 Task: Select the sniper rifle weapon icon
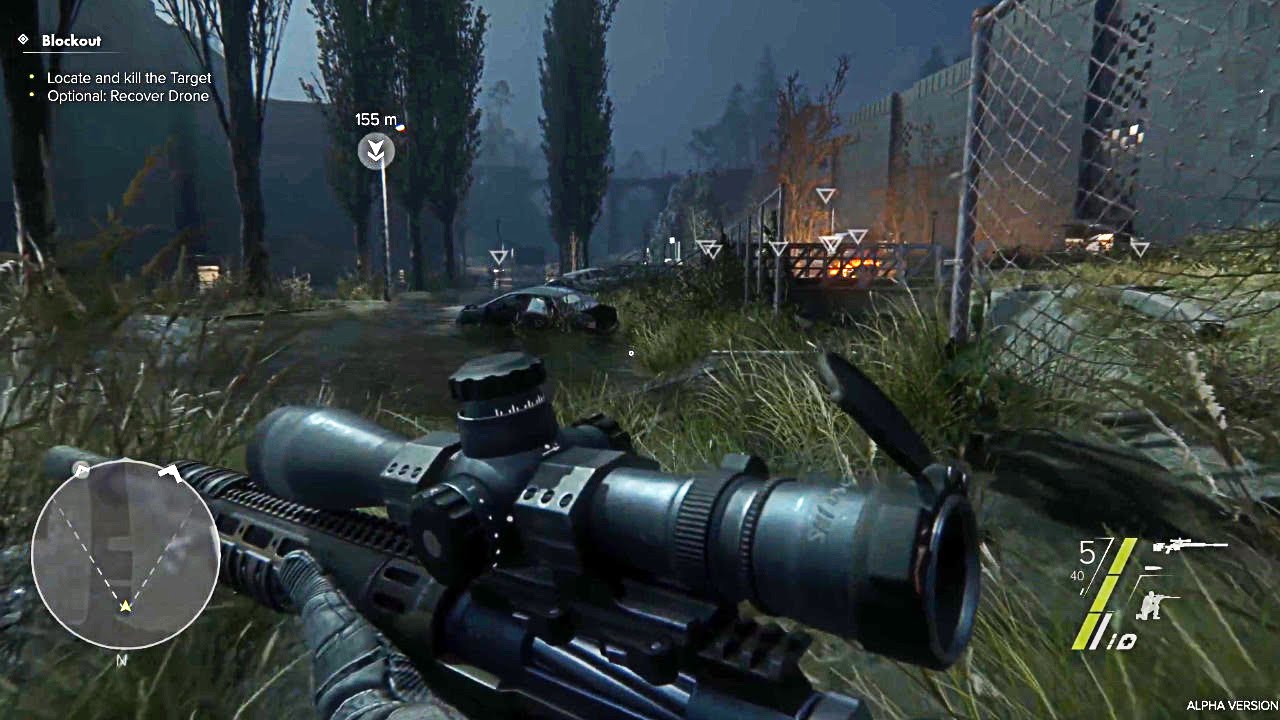tap(1189, 546)
